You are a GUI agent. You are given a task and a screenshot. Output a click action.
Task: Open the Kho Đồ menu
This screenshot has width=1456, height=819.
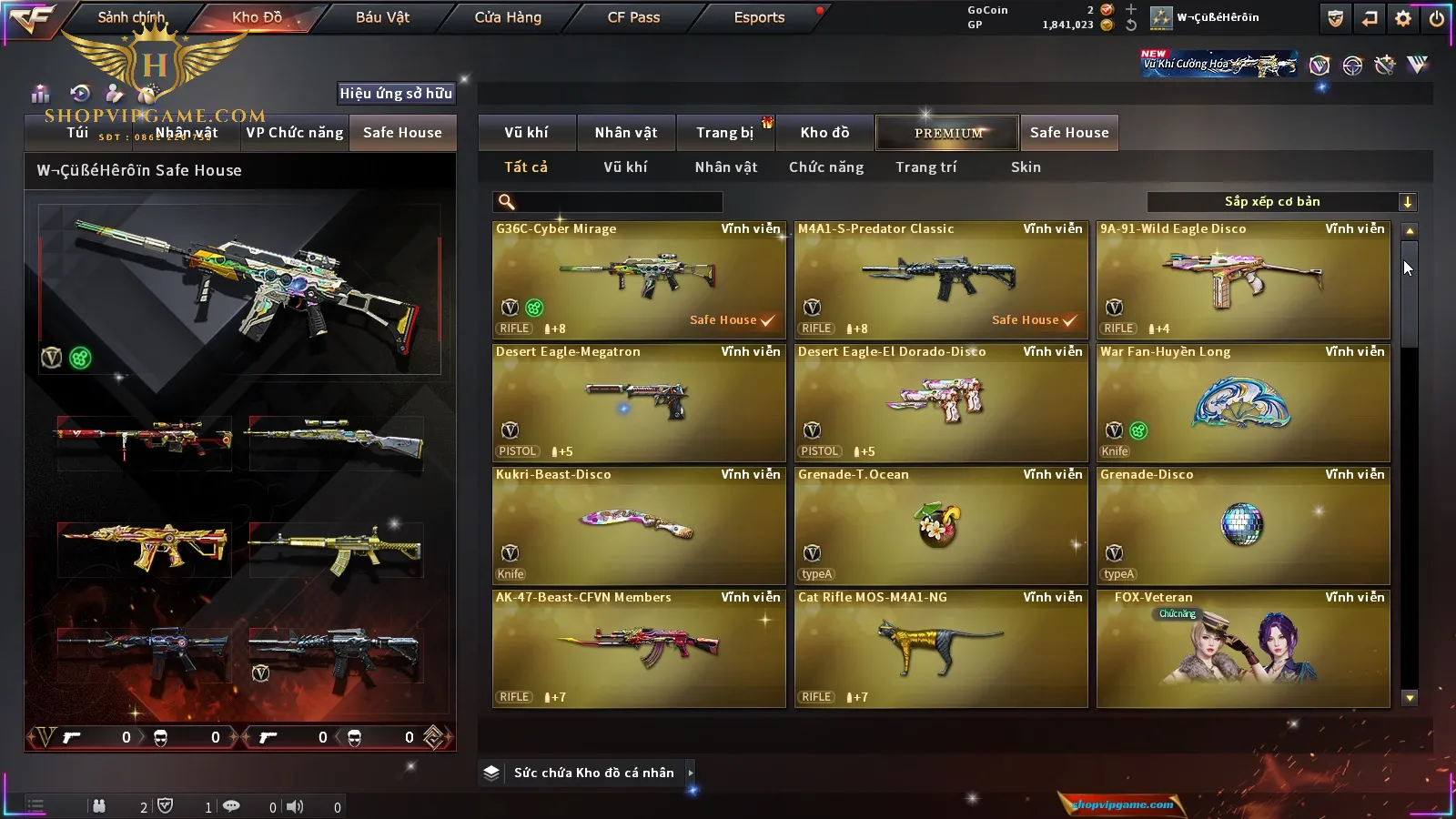coord(257,17)
